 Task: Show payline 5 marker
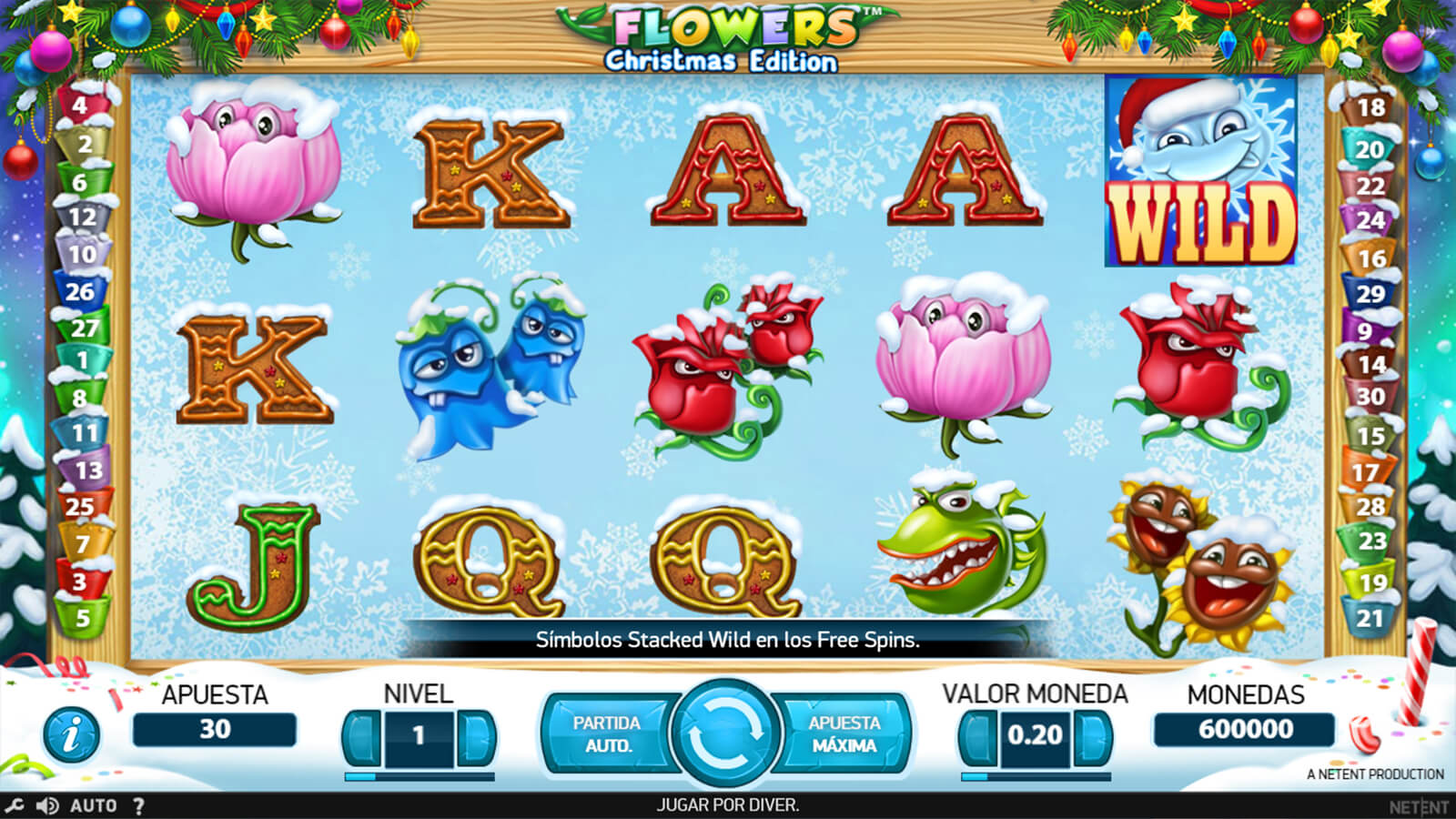(x=82, y=618)
